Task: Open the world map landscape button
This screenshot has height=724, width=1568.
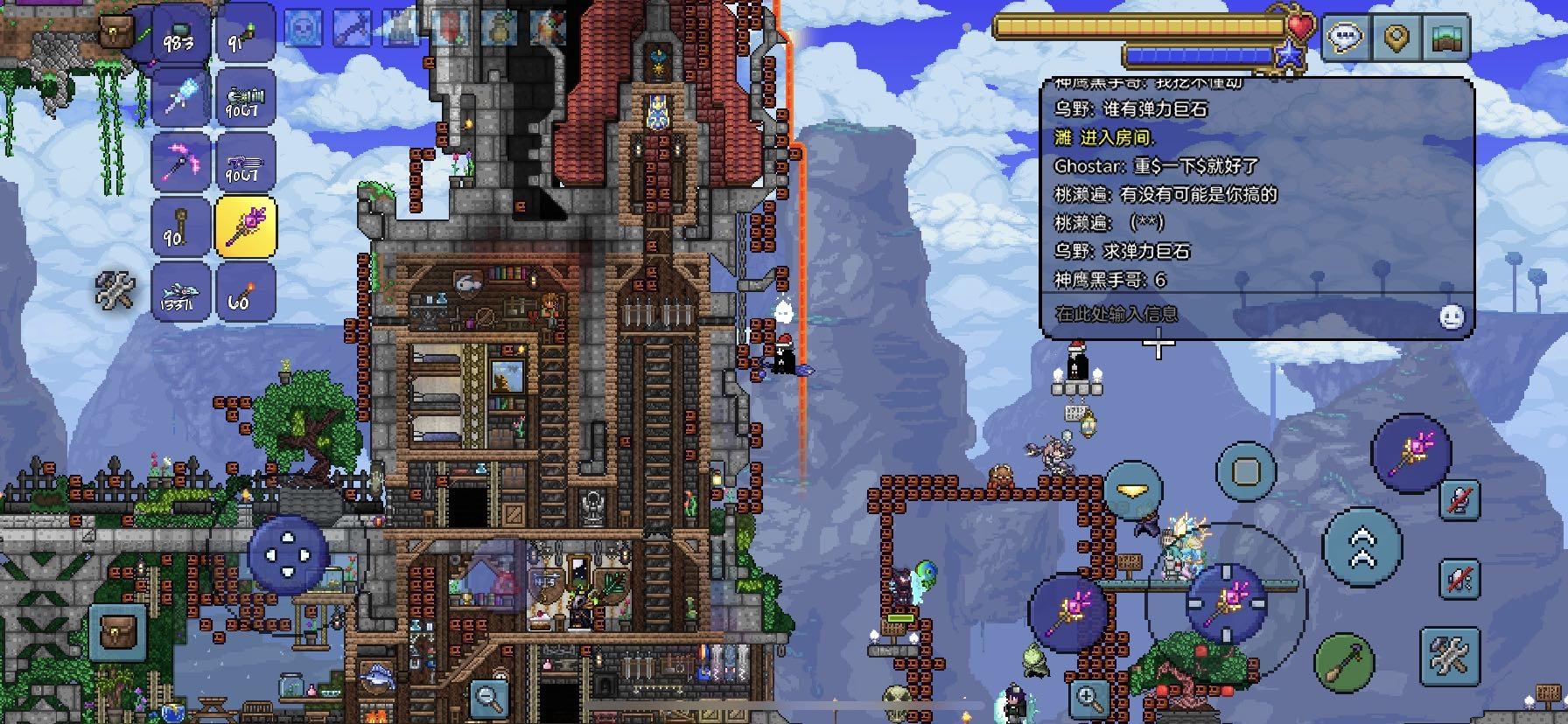Action: (x=1446, y=38)
